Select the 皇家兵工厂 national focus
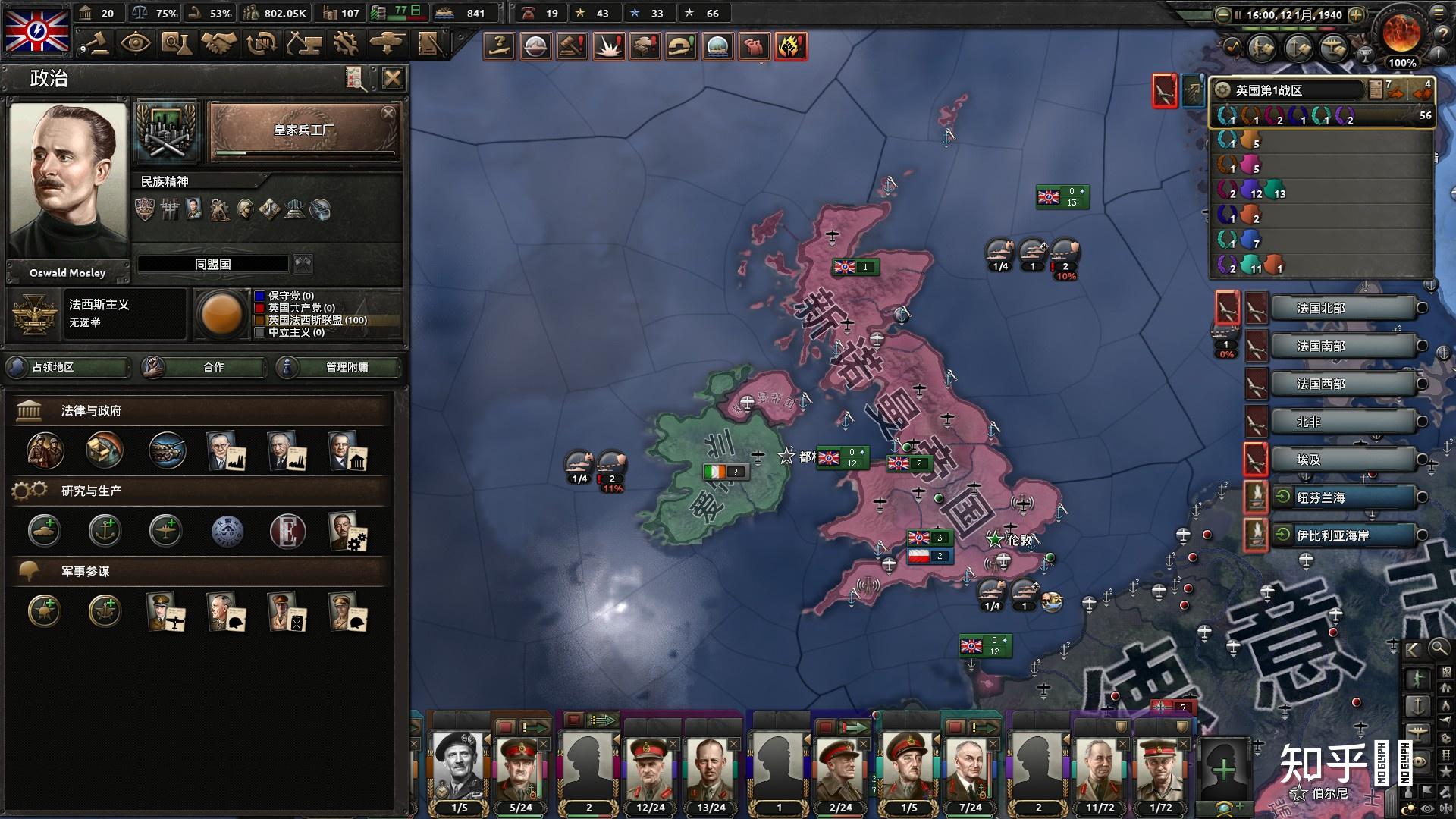 (x=303, y=131)
